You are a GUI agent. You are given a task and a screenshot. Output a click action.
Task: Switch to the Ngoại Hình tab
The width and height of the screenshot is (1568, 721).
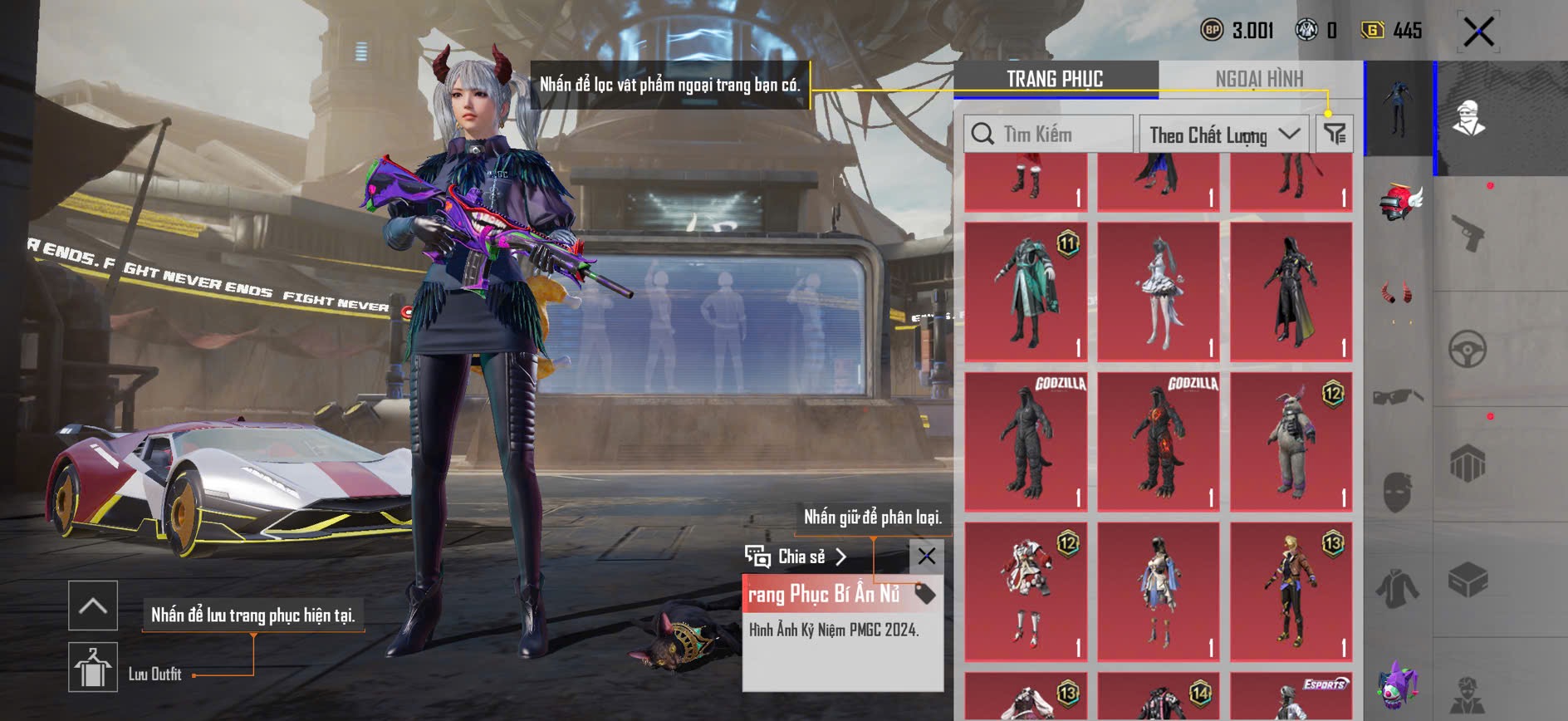point(1259,79)
